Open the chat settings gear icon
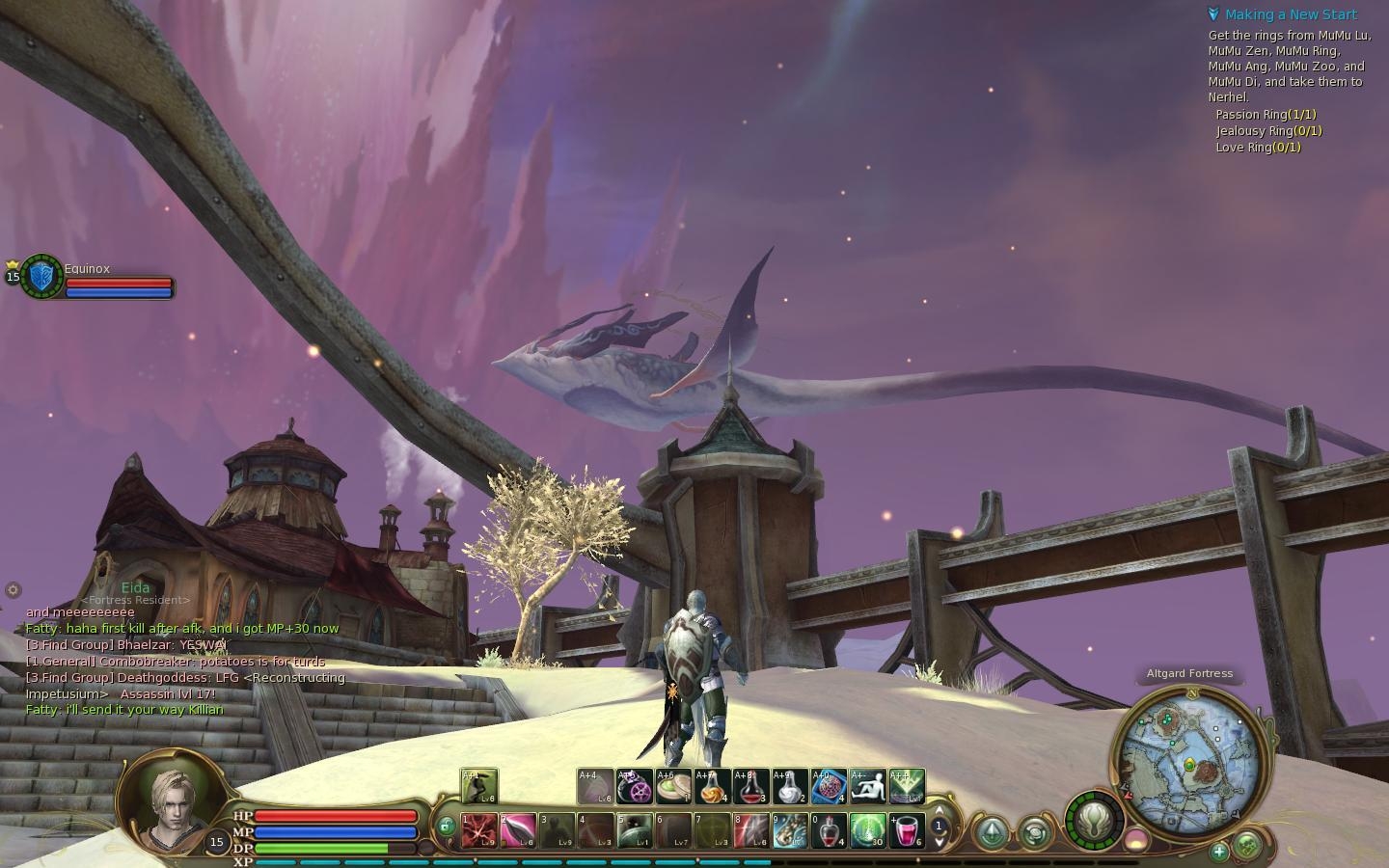Screen dimensions: 1389x868 (x=13, y=589)
